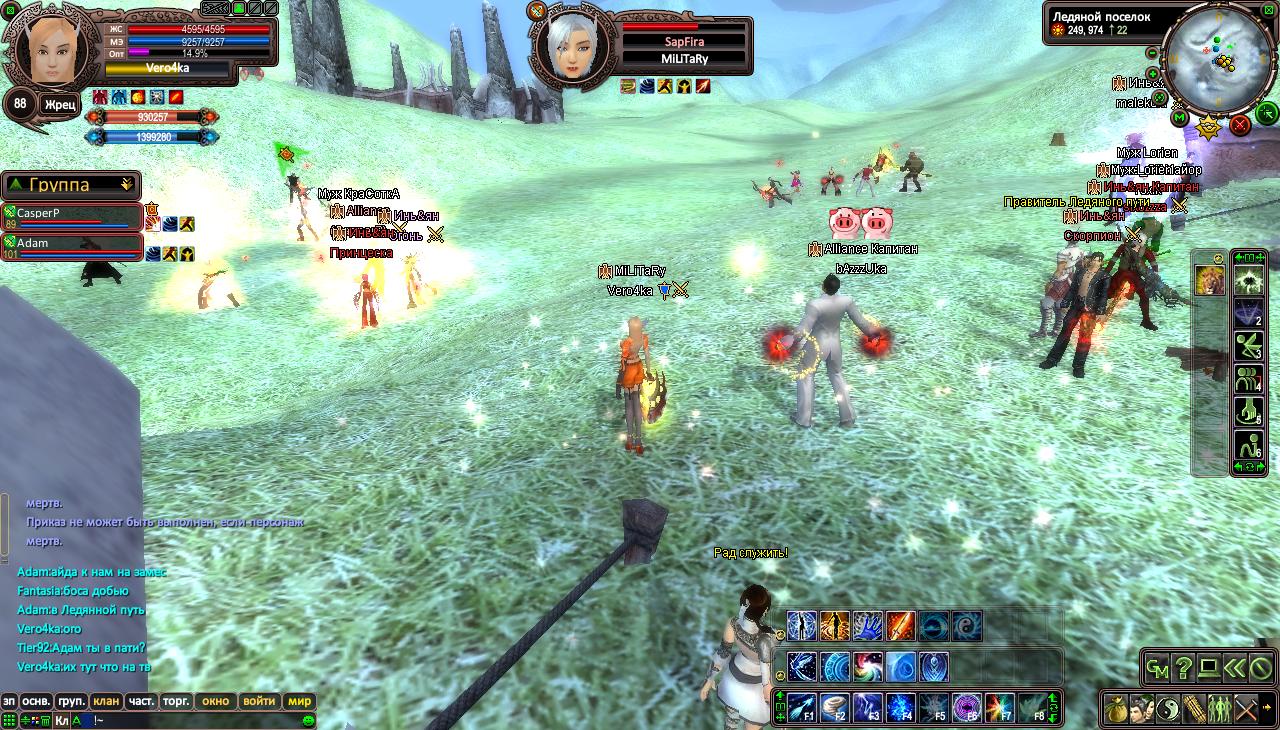Open the world map with M button
1280x730 pixels.
tap(1179, 118)
